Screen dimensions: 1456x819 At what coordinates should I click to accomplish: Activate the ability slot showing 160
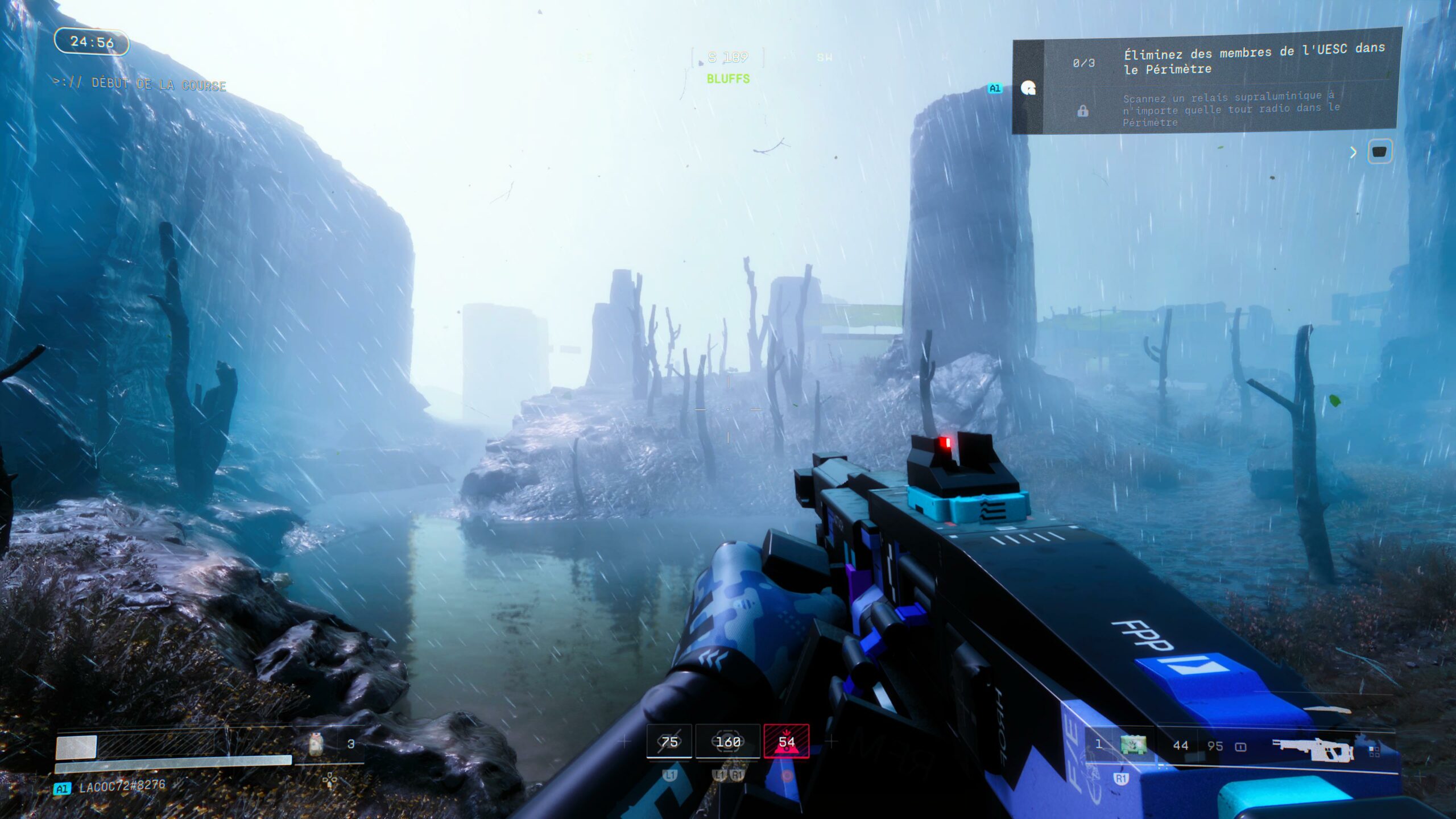coord(728,742)
